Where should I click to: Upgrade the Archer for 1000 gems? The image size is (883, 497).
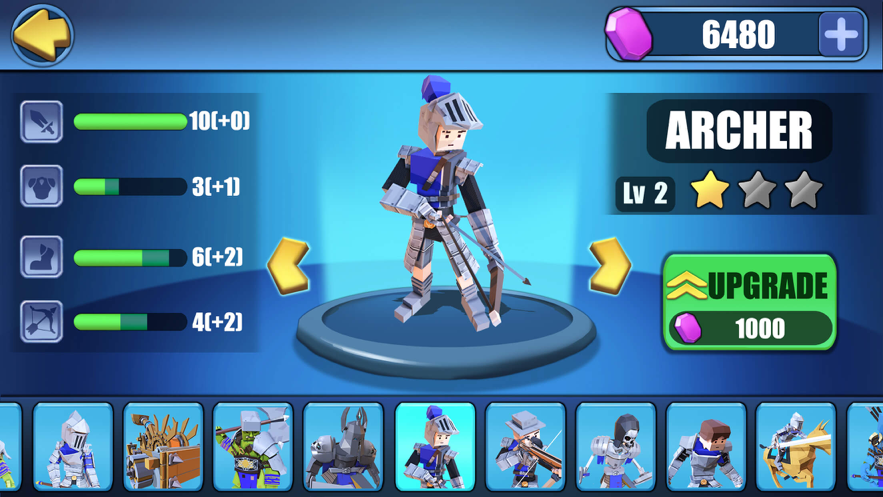pos(749,302)
